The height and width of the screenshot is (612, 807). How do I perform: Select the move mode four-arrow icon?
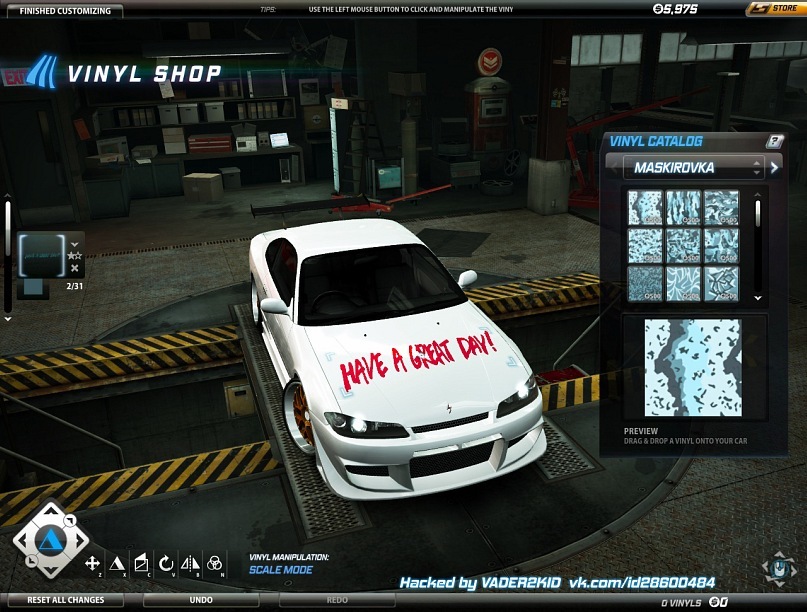click(93, 564)
